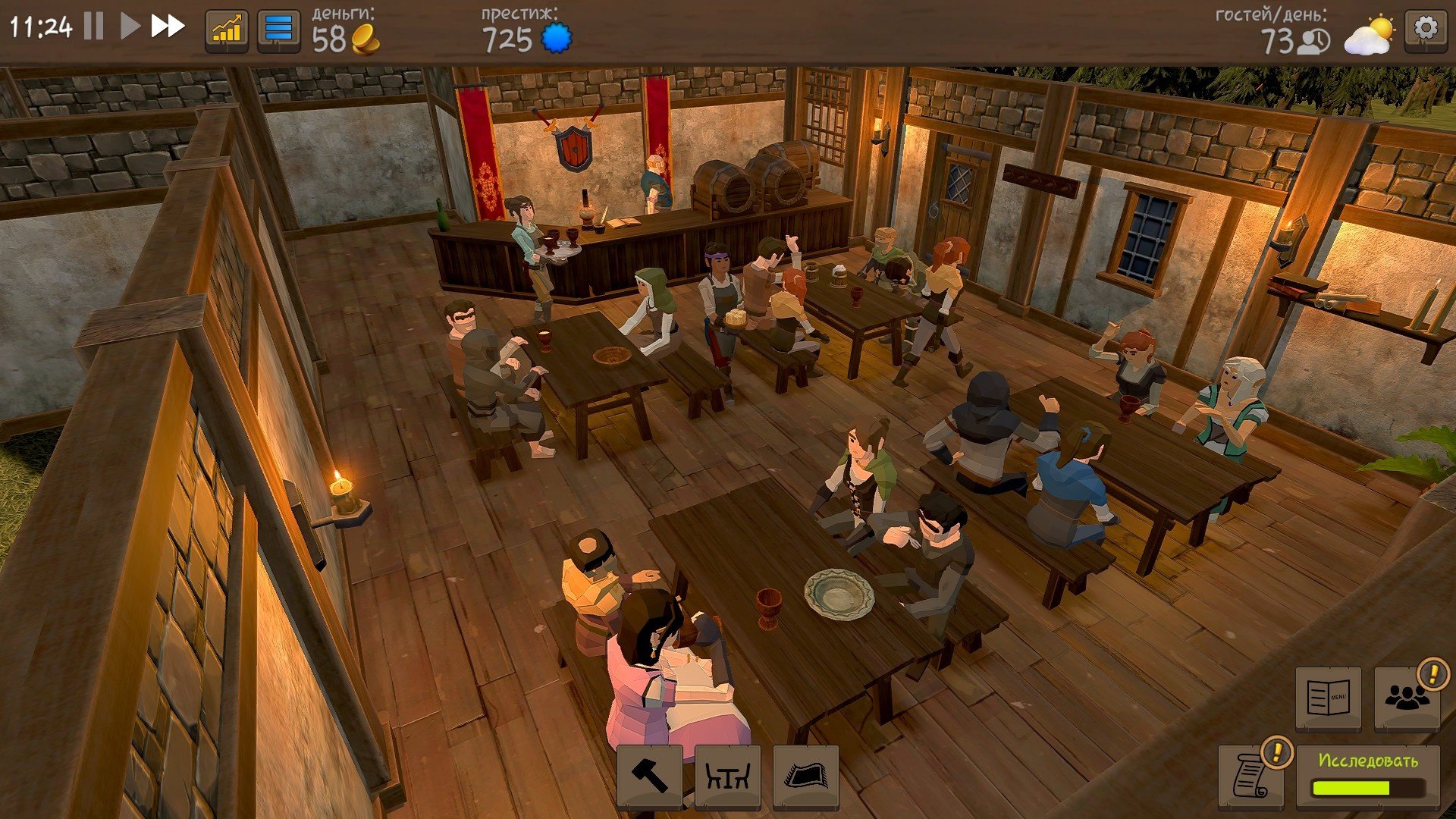
Task: Open the tavern menu book
Action: coord(1328,698)
